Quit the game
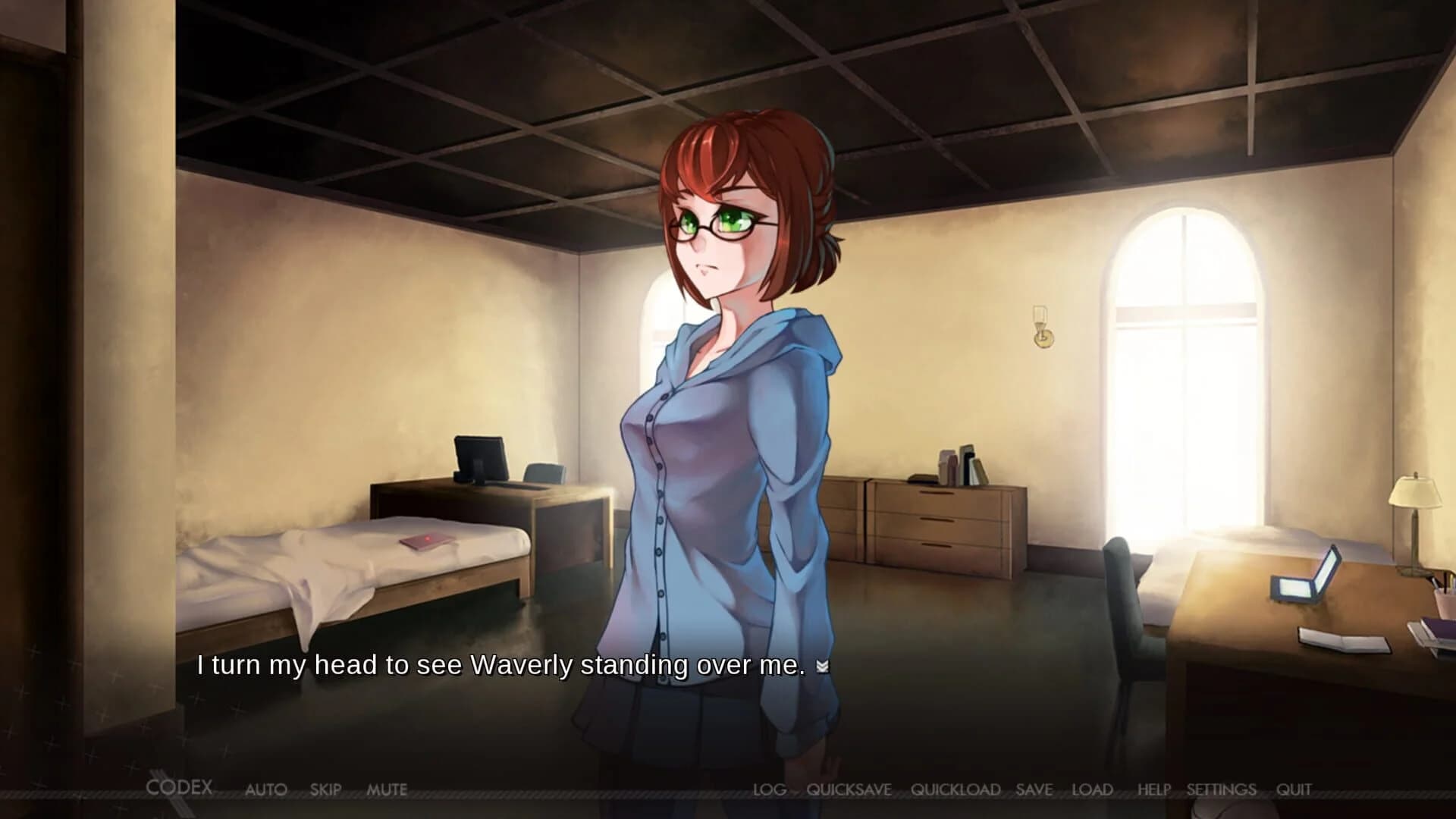The image size is (1456, 819). 1293,789
